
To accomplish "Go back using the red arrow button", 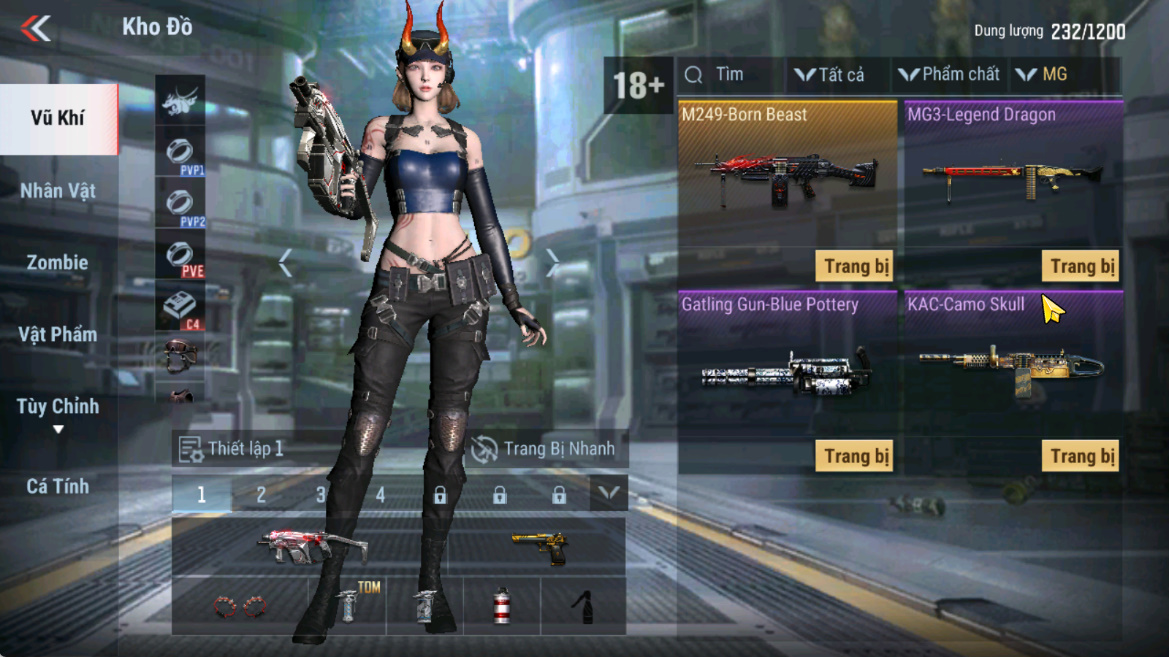I will point(36,28).
